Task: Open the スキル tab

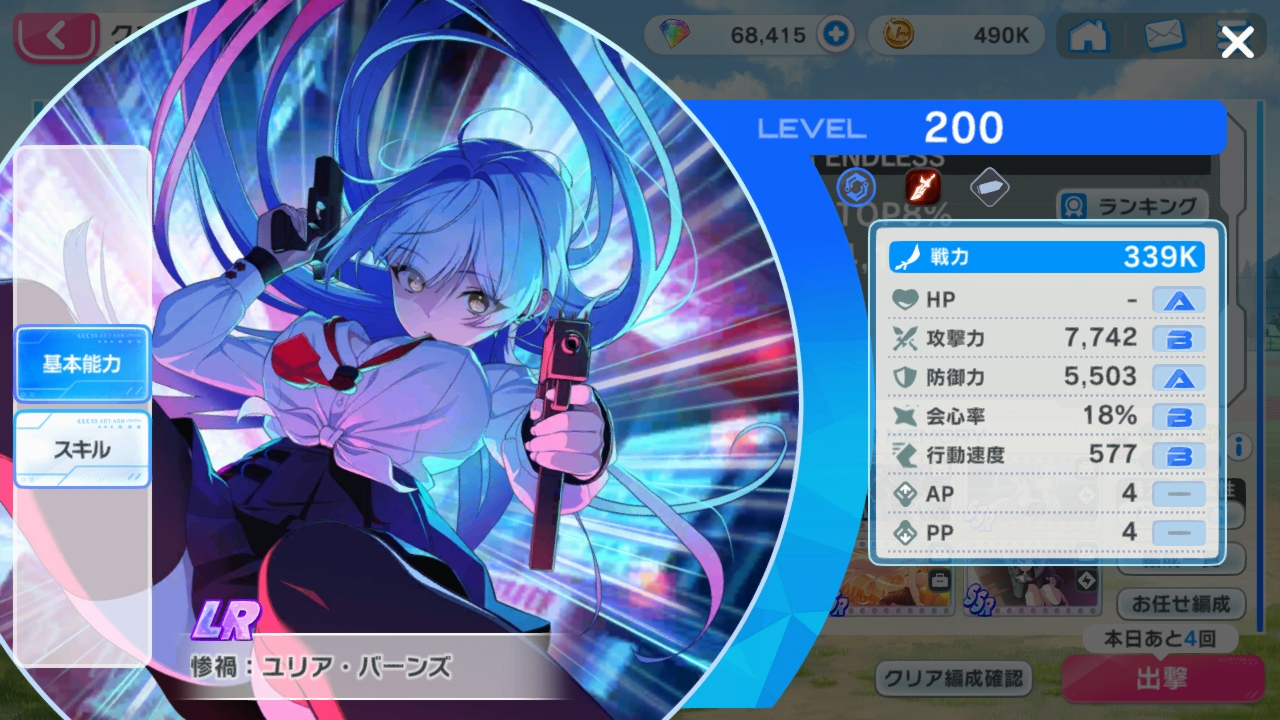Action: (82, 450)
